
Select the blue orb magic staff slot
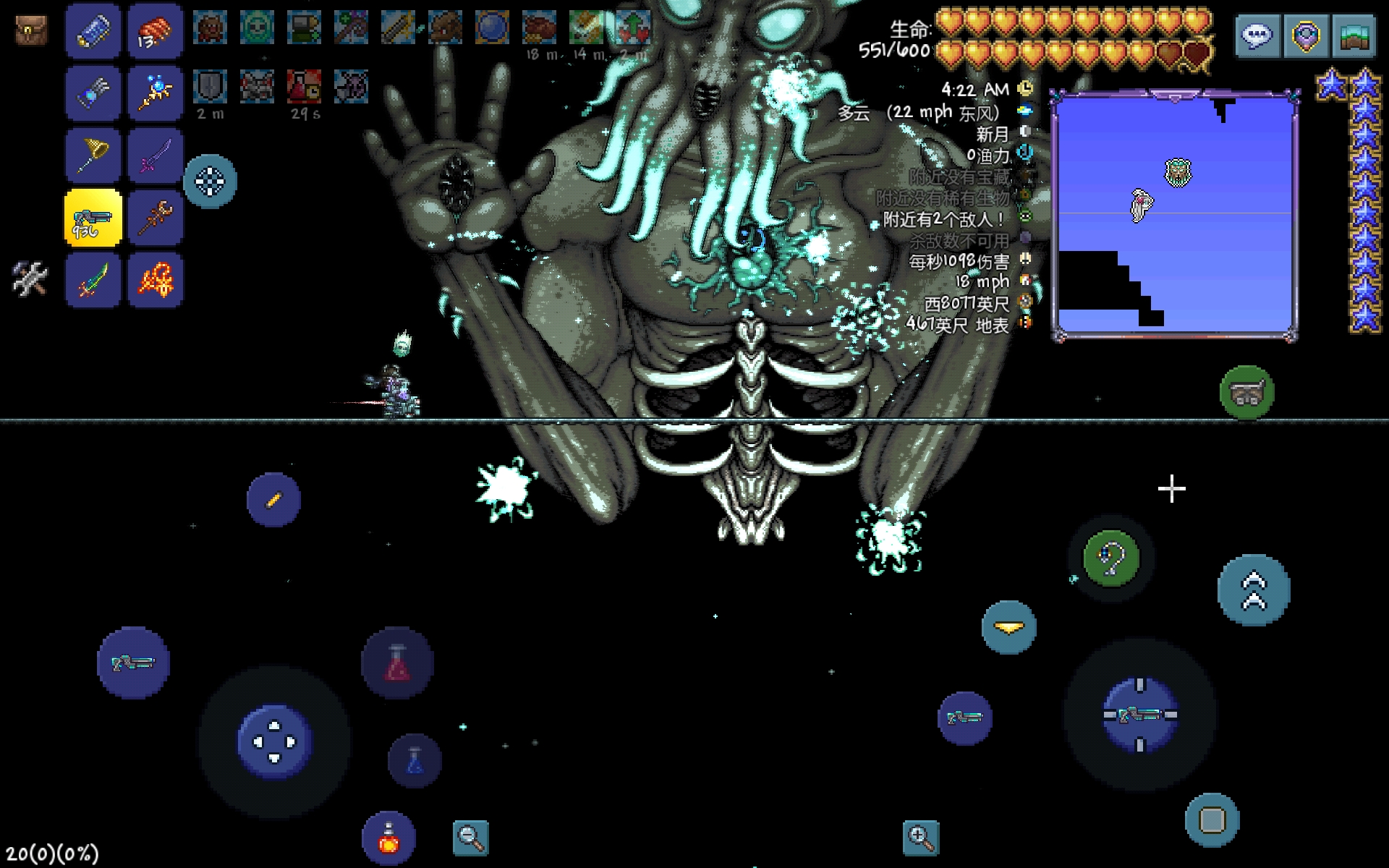click(x=156, y=93)
